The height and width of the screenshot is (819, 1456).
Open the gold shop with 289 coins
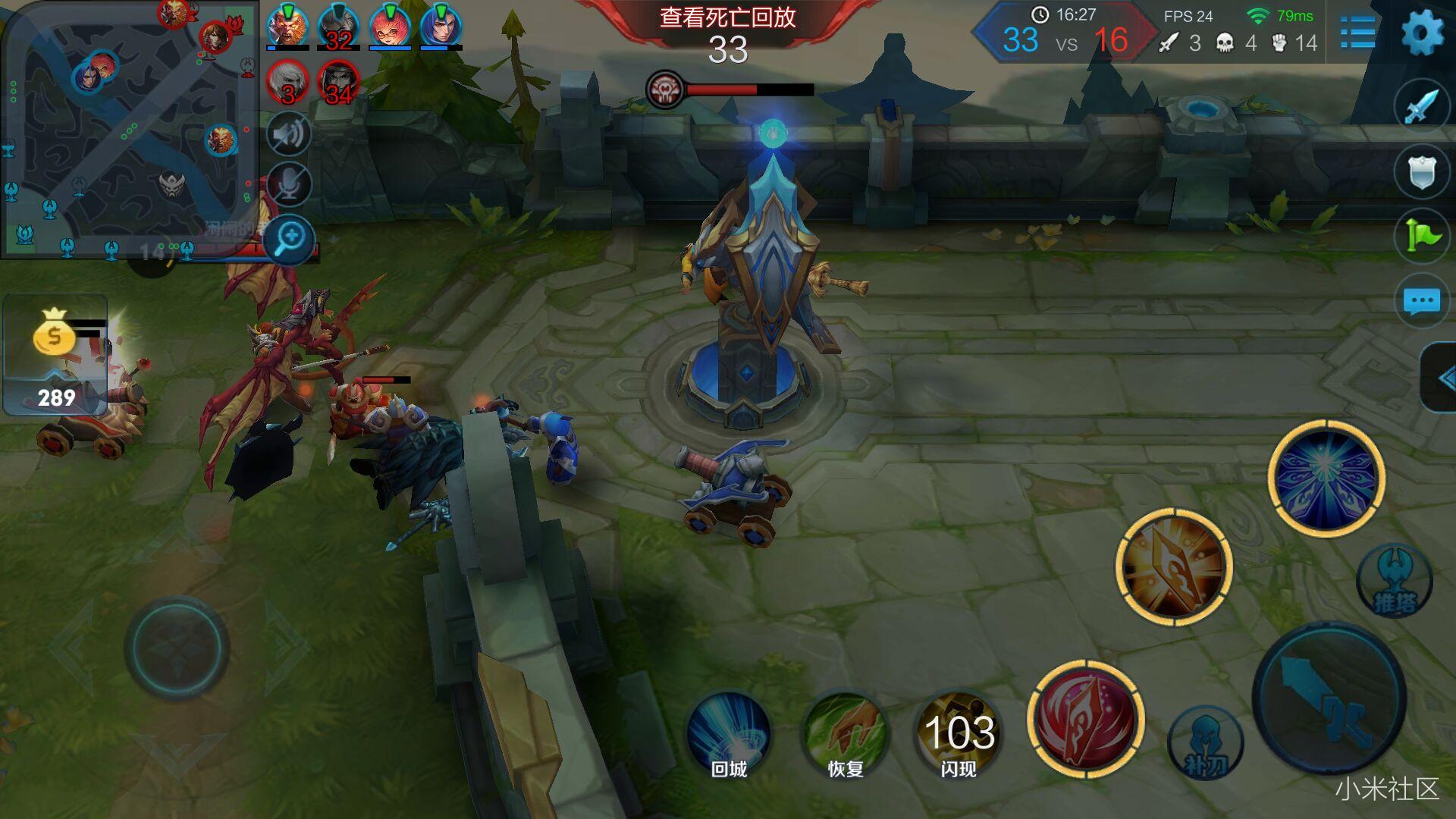tap(55, 355)
